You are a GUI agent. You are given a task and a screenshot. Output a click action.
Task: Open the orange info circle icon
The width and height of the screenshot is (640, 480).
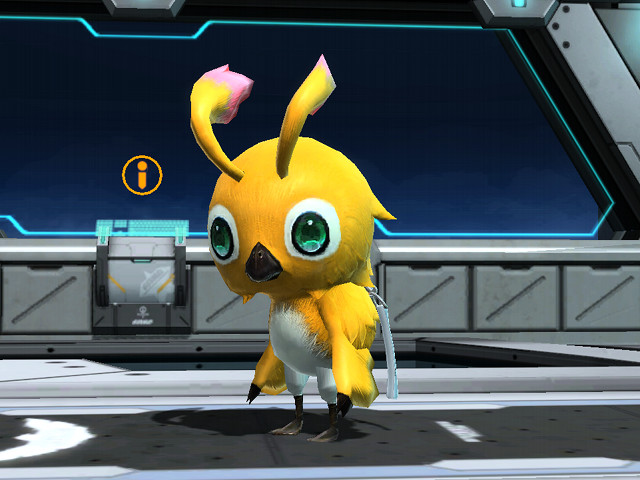click(x=142, y=175)
